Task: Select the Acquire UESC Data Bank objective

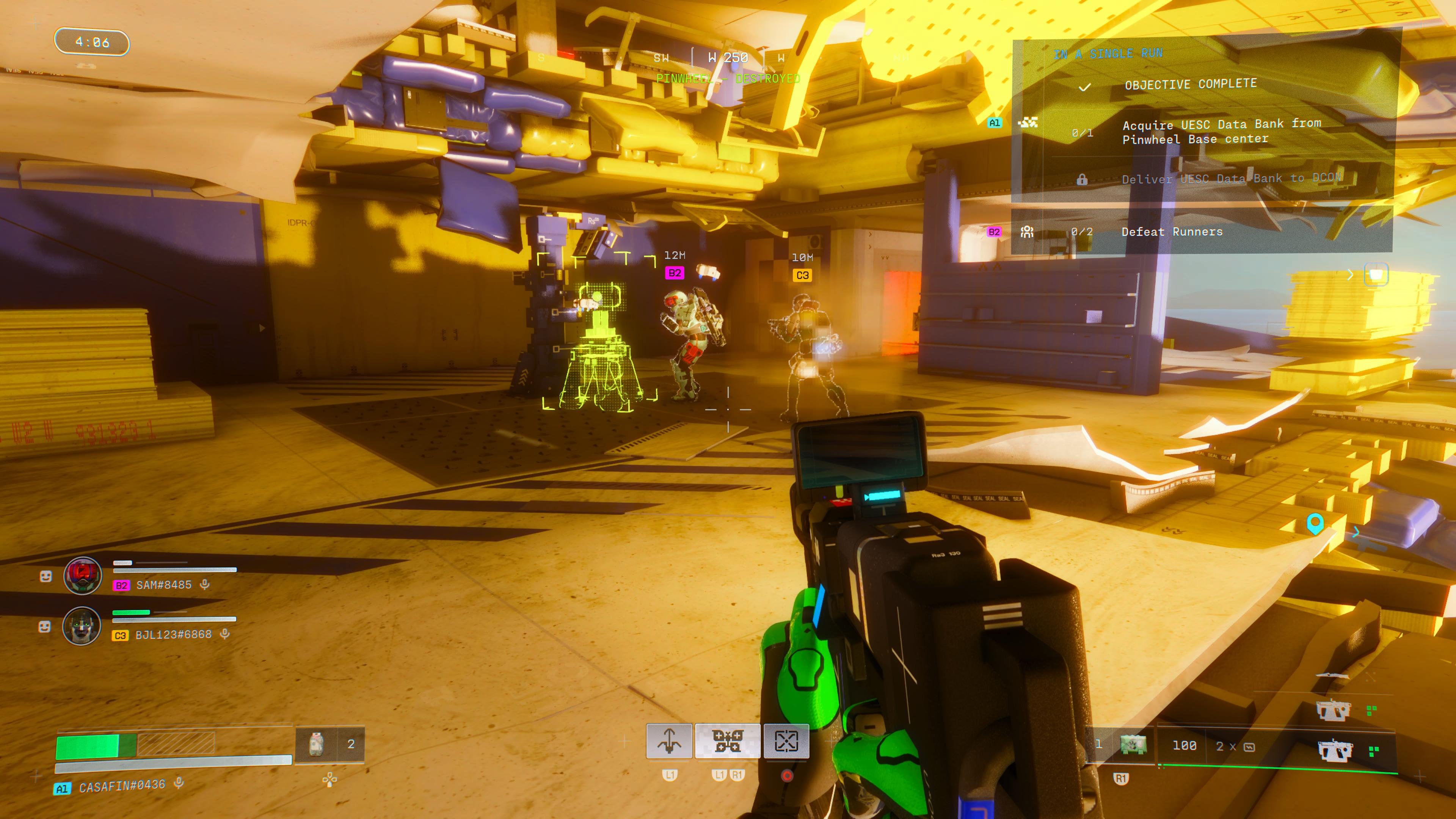Action: click(x=1221, y=132)
